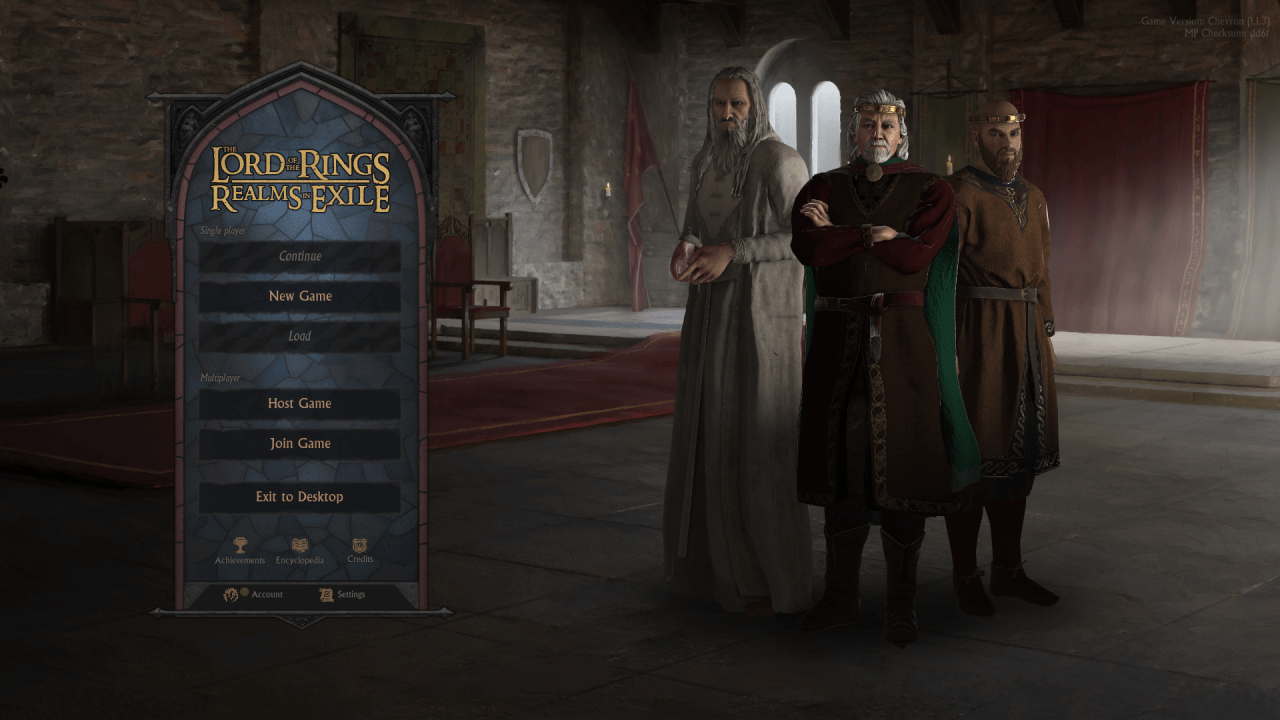Exit to Desktop
1280x720 pixels.
pyautogui.click(x=300, y=496)
